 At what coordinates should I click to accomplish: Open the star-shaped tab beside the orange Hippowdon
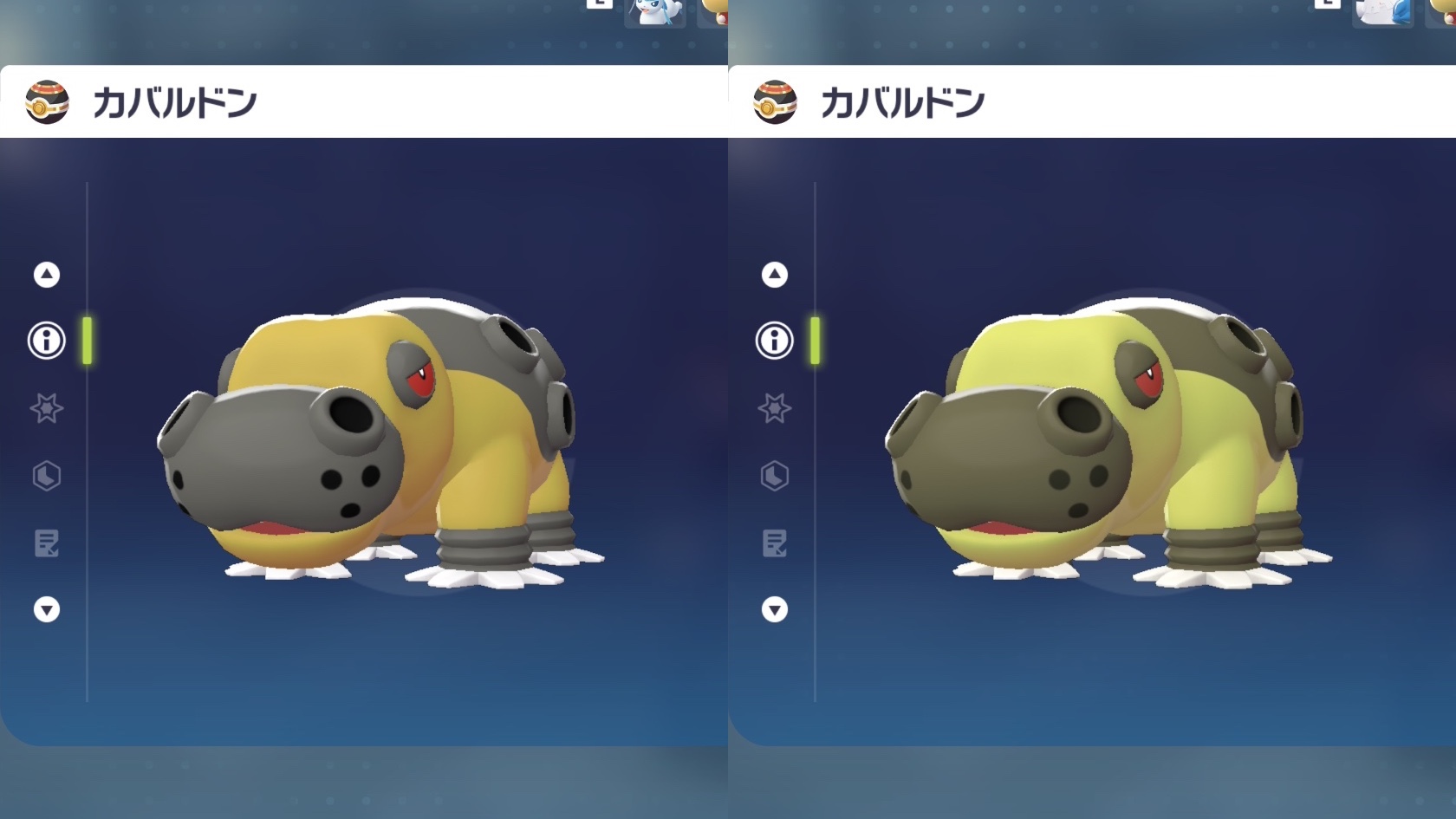(47, 408)
